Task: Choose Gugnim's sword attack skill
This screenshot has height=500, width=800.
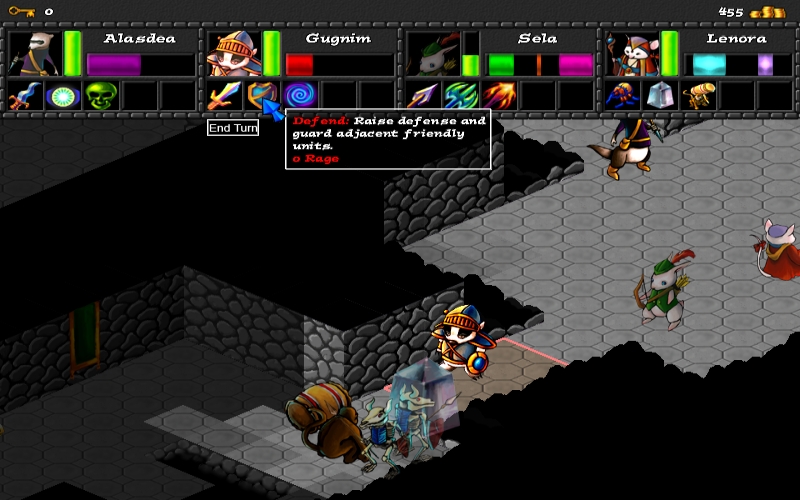Action: (222, 96)
